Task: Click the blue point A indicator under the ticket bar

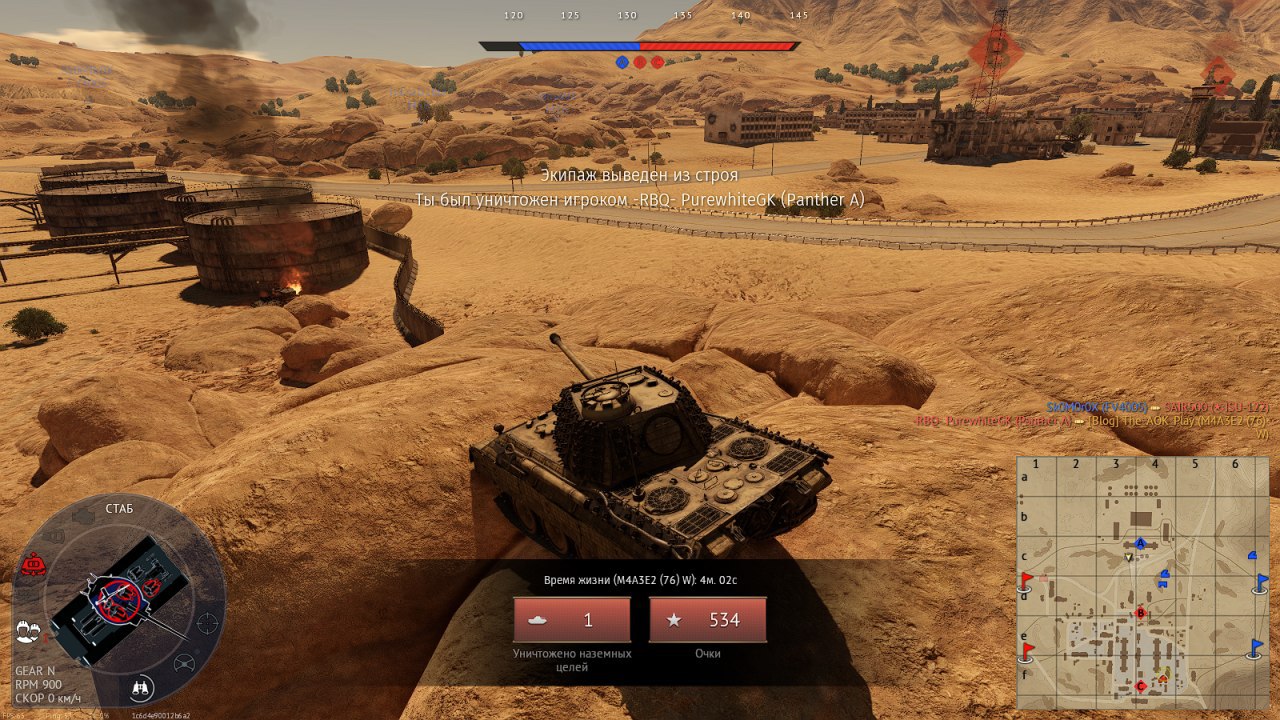Action: pos(622,62)
